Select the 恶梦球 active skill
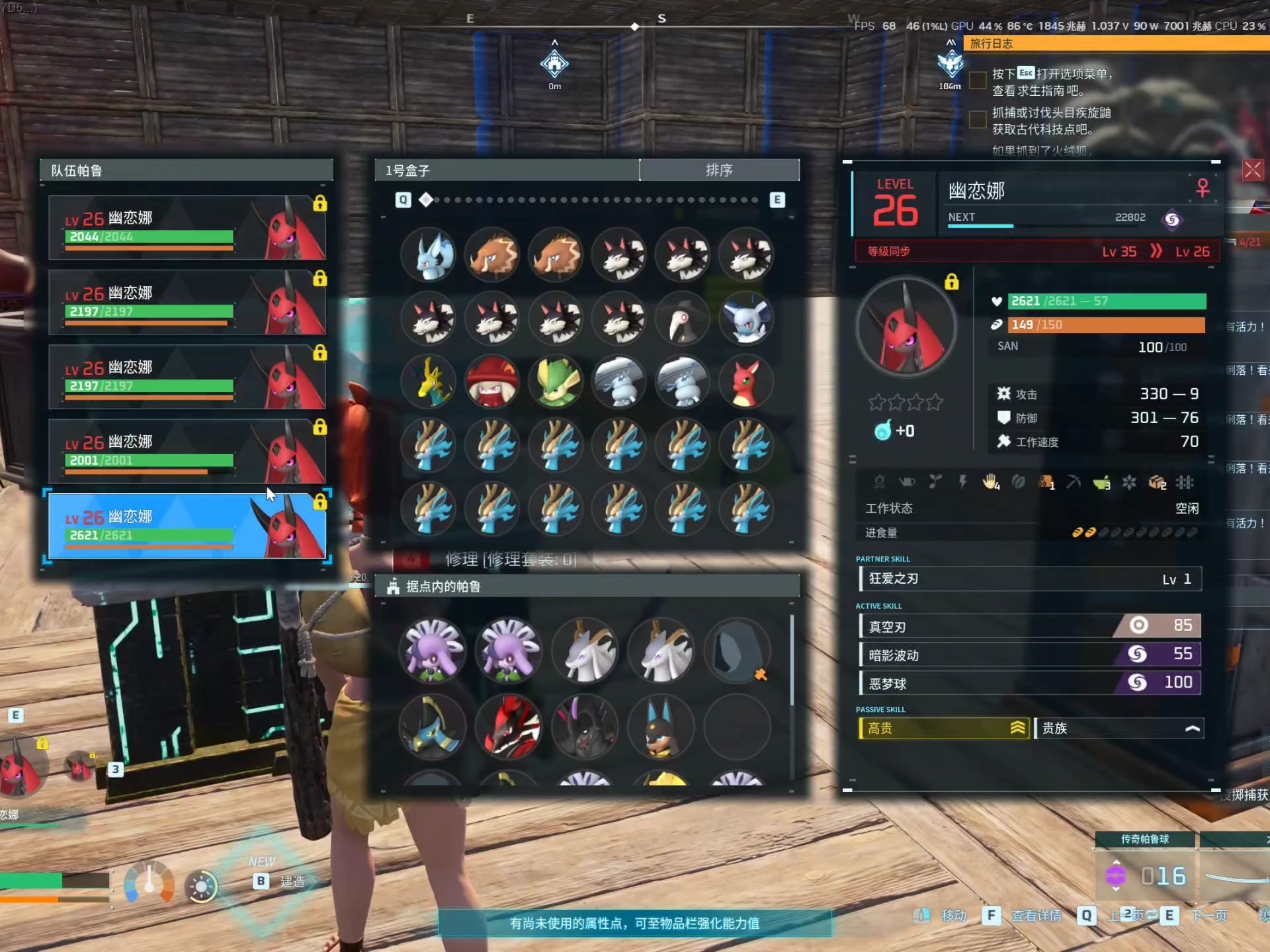Screen dimensions: 1270x952 point(1029,683)
